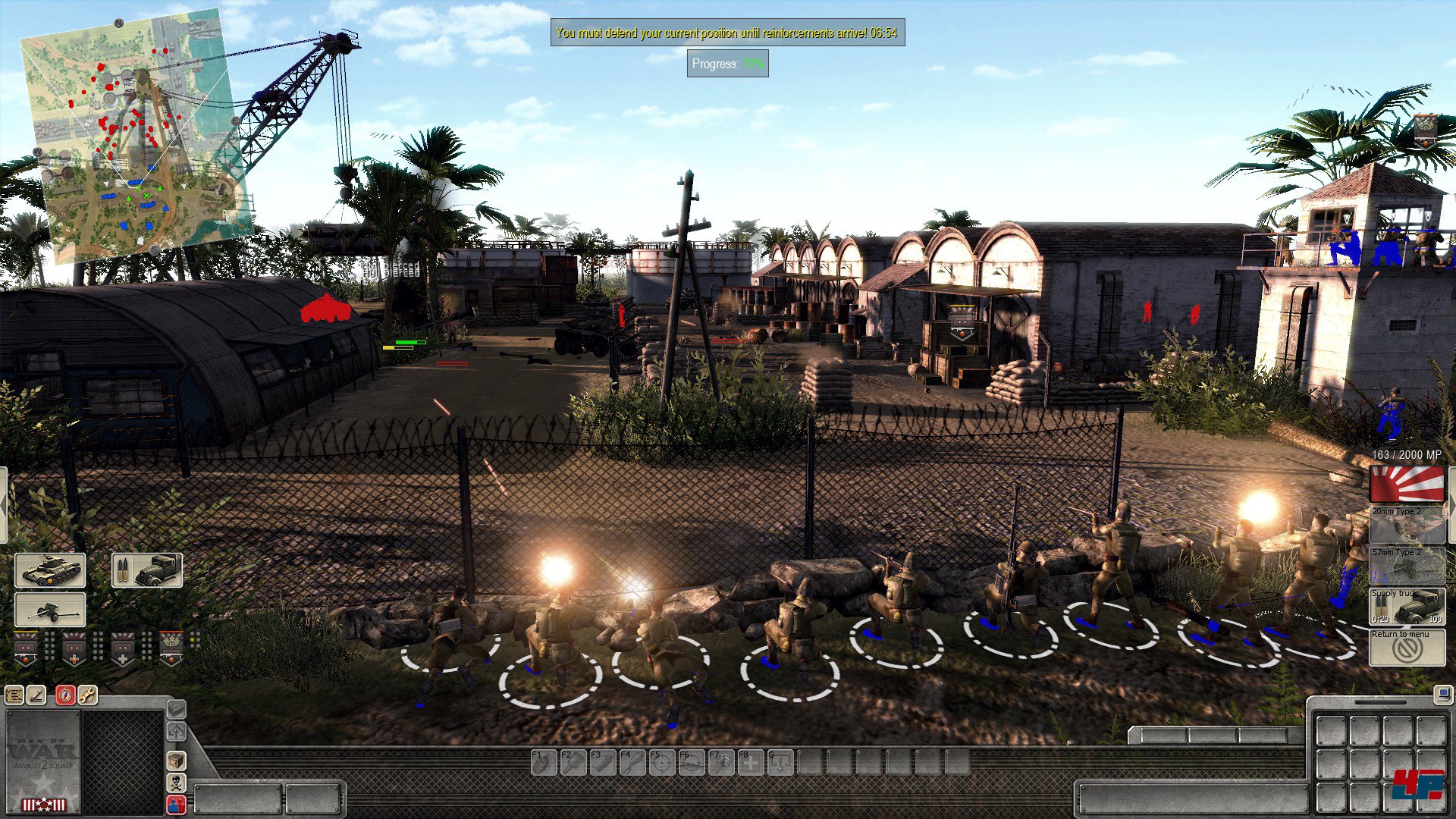The height and width of the screenshot is (819, 1456).
Task: Click the Japanese rising sun flag
Action: pyautogui.click(x=1407, y=484)
